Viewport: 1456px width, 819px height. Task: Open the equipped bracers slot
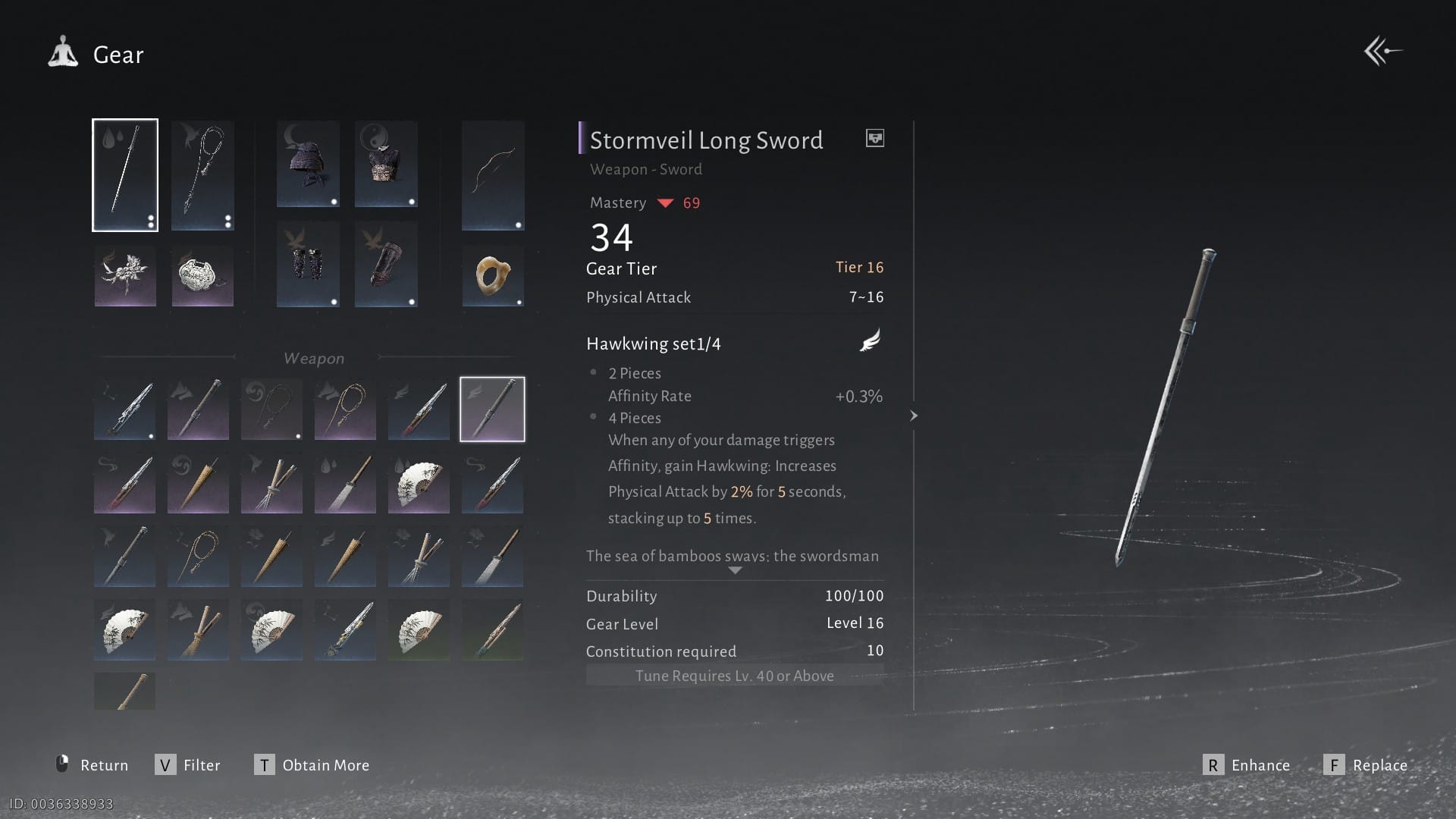308,264
